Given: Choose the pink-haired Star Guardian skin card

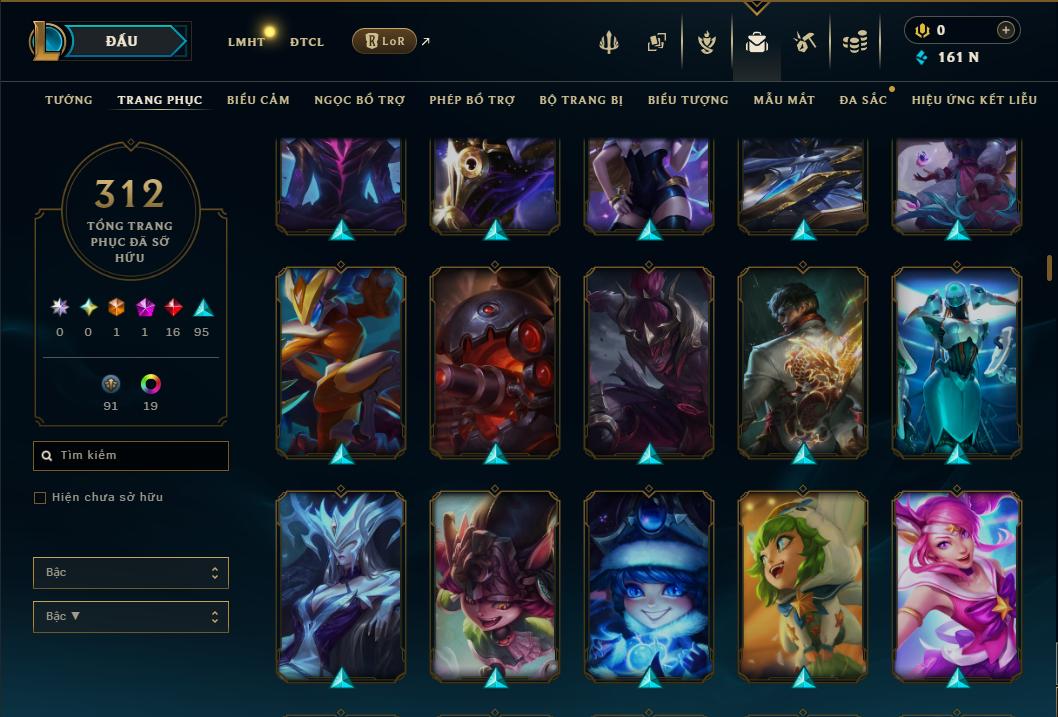Looking at the screenshot, I should (957, 584).
